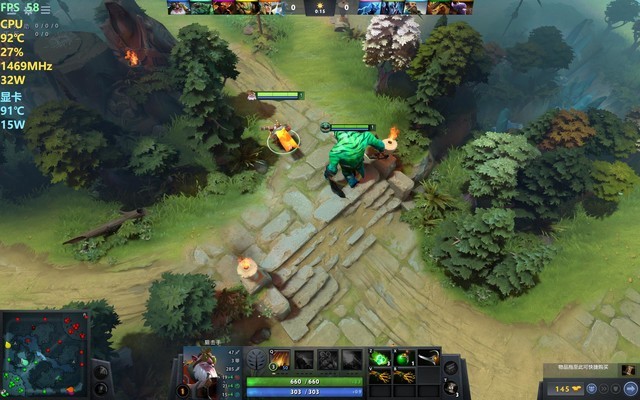Activate the Shrapnel ability
Screen dimensions: 640x400
(281, 360)
